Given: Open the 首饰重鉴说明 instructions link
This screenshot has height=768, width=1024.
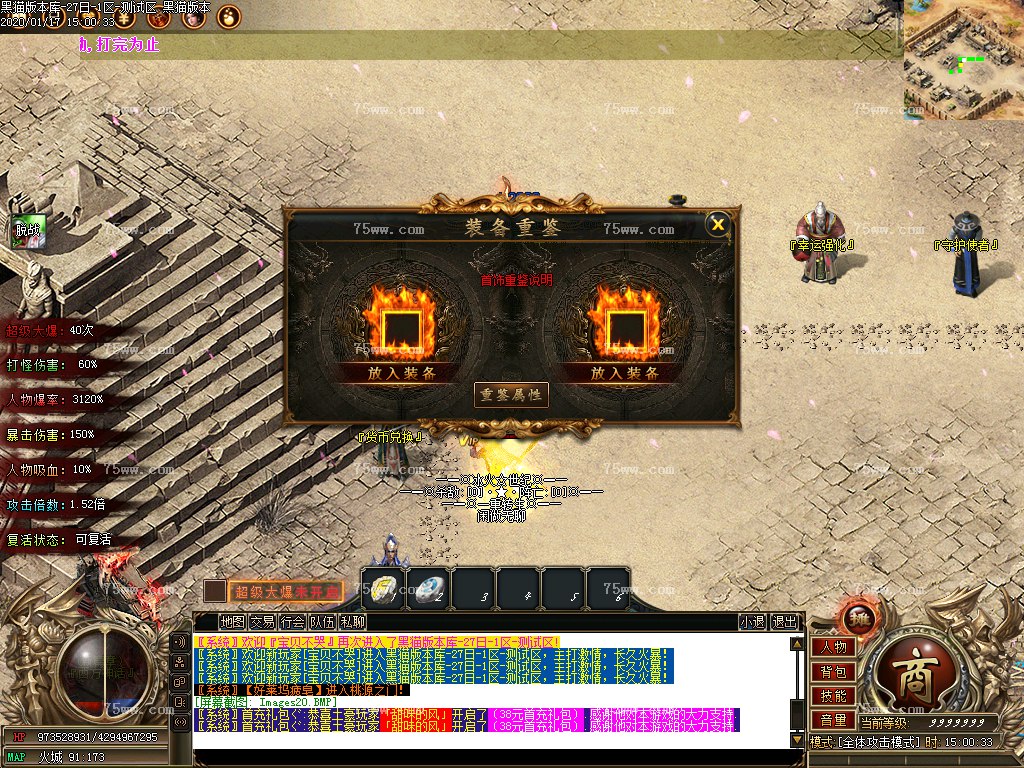Looking at the screenshot, I should coord(516,281).
